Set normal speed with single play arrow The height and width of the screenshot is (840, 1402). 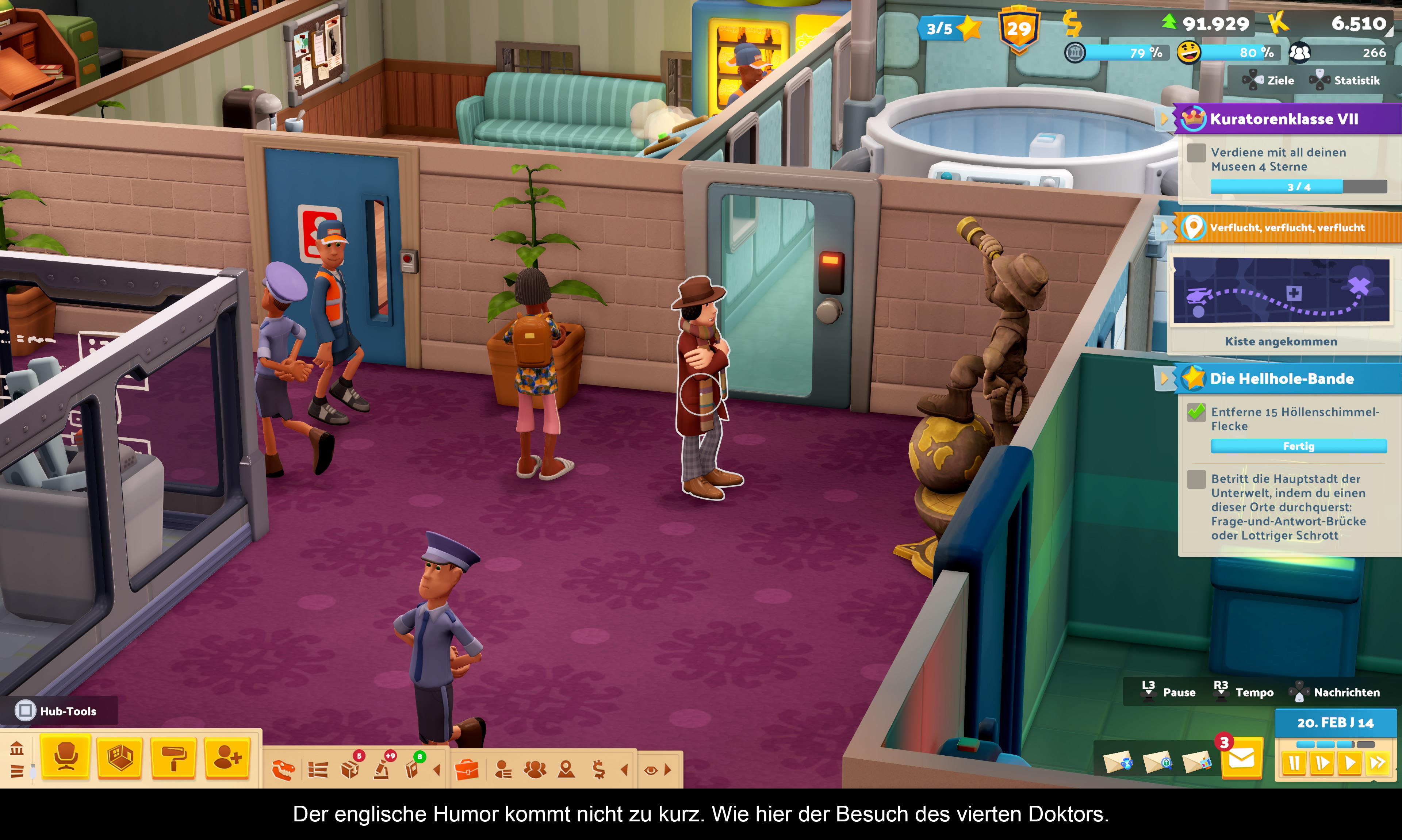(x=1350, y=764)
